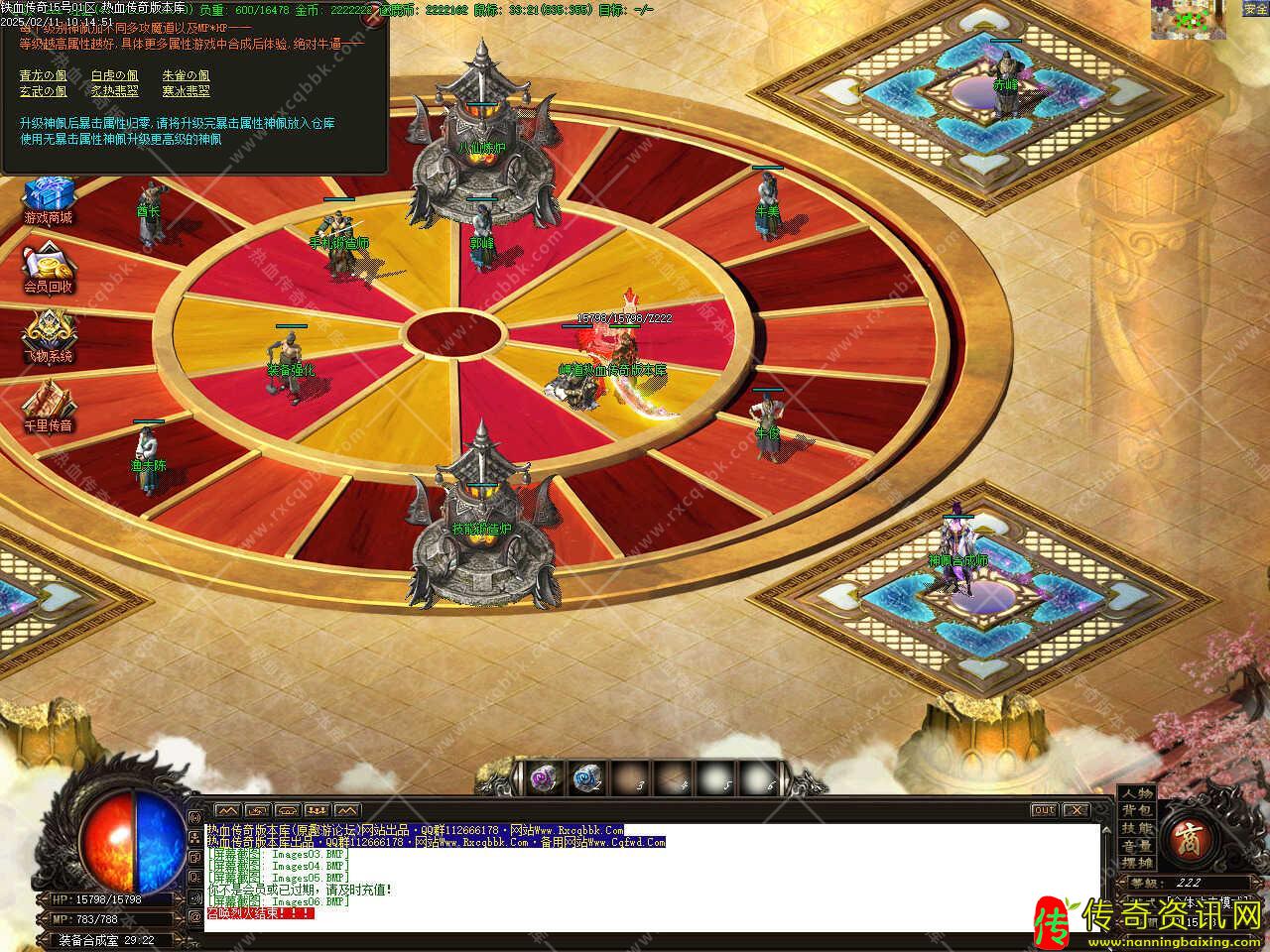Open the 技能 skills panel
Viewport: 1270px width, 952px height.
tap(1137, 829)
